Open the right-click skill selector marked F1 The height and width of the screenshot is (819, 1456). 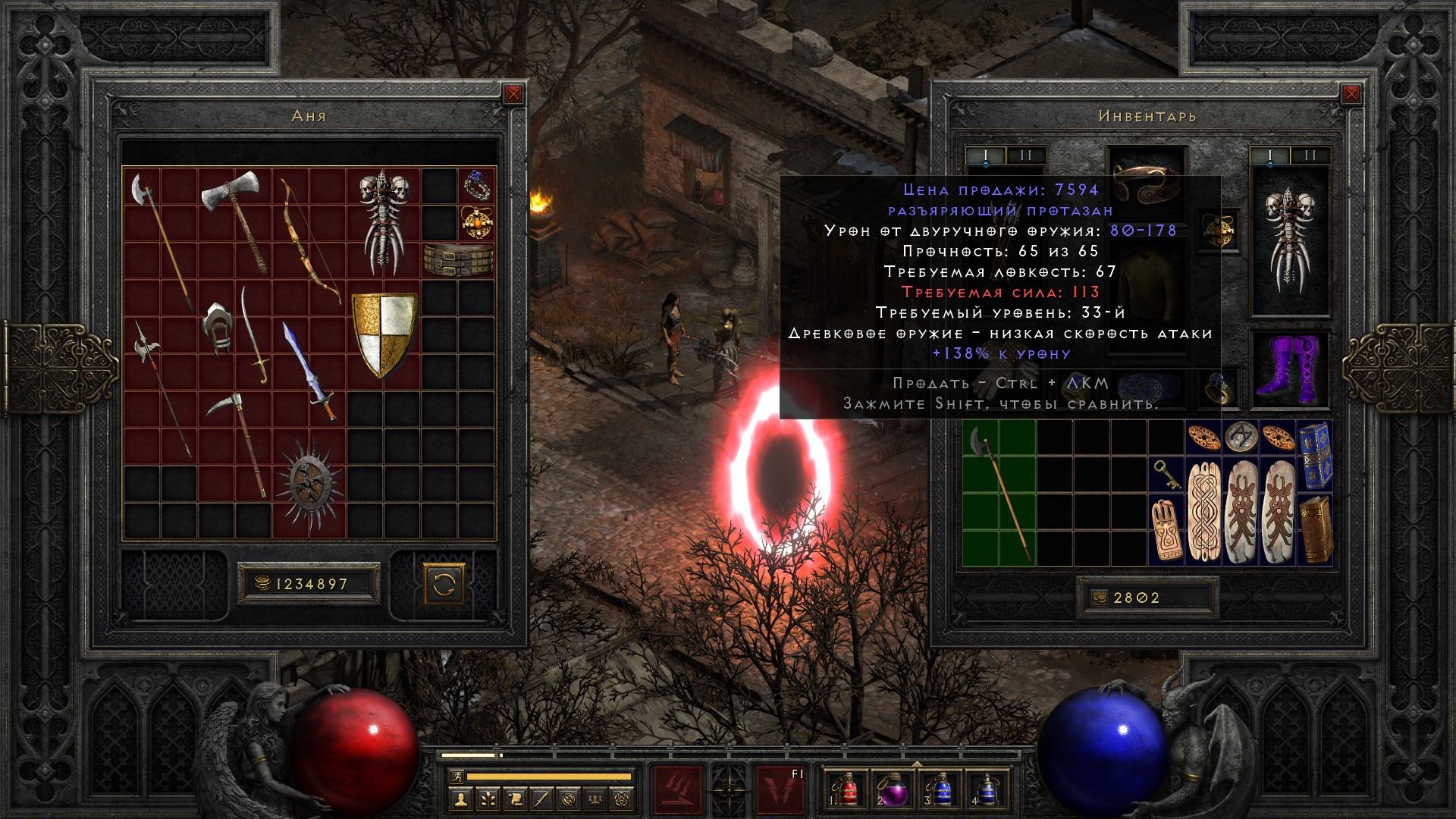(781, 789)
